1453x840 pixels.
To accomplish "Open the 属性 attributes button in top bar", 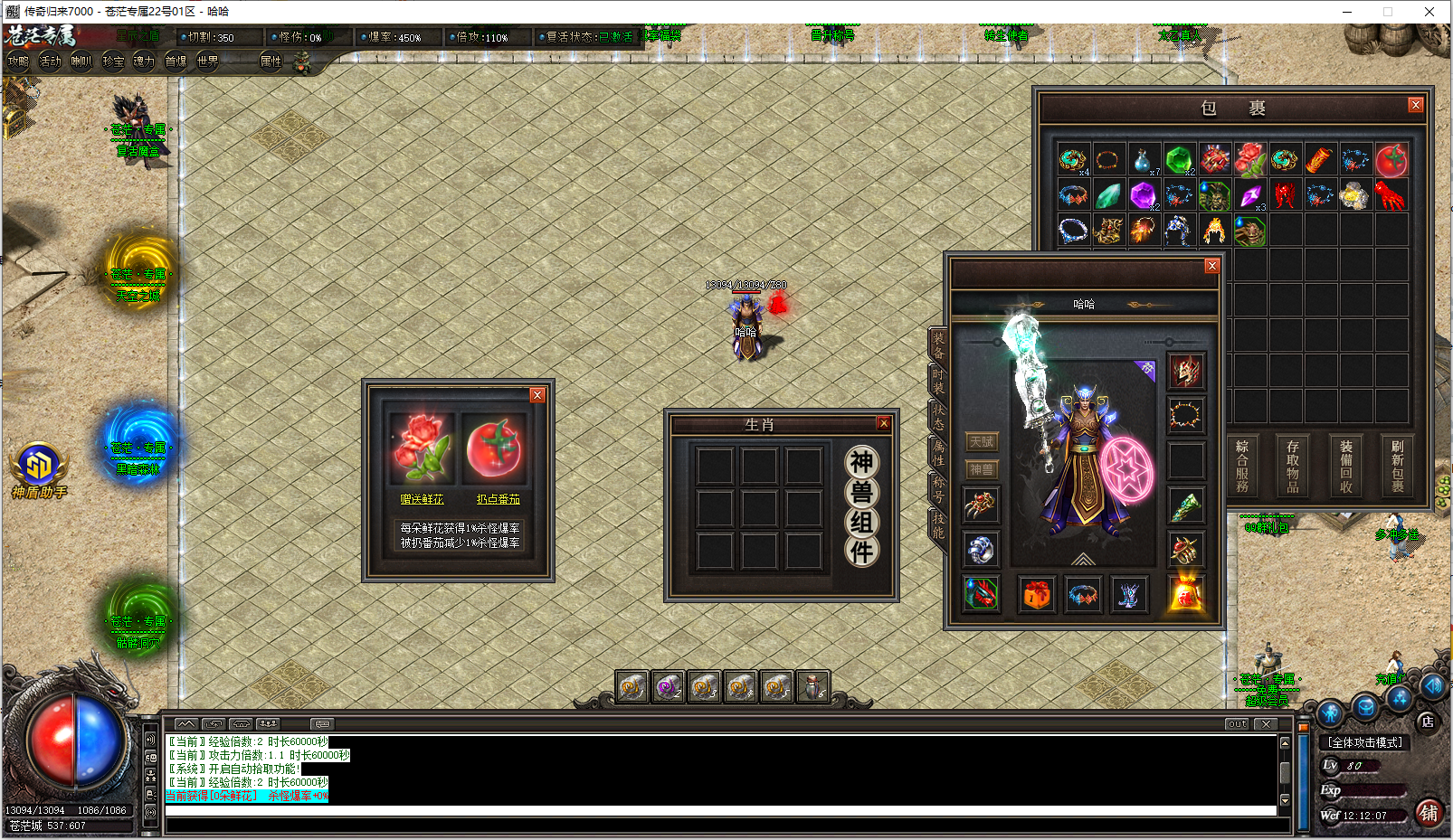I will click(x=271, y=61).
